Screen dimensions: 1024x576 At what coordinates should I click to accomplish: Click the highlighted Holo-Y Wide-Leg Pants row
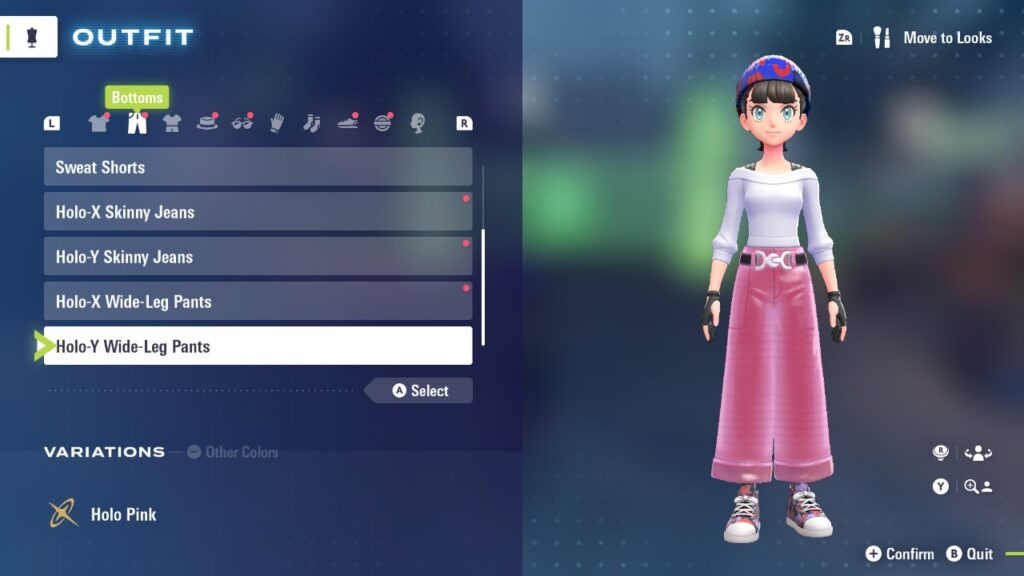(x=257, y=346)
